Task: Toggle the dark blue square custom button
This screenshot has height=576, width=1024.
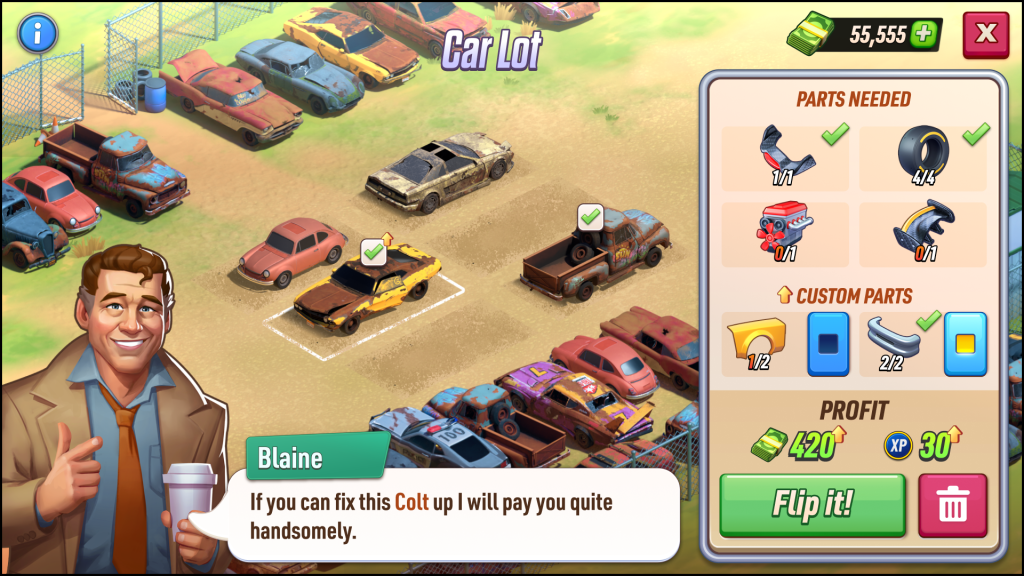Action: pos(828,344)
